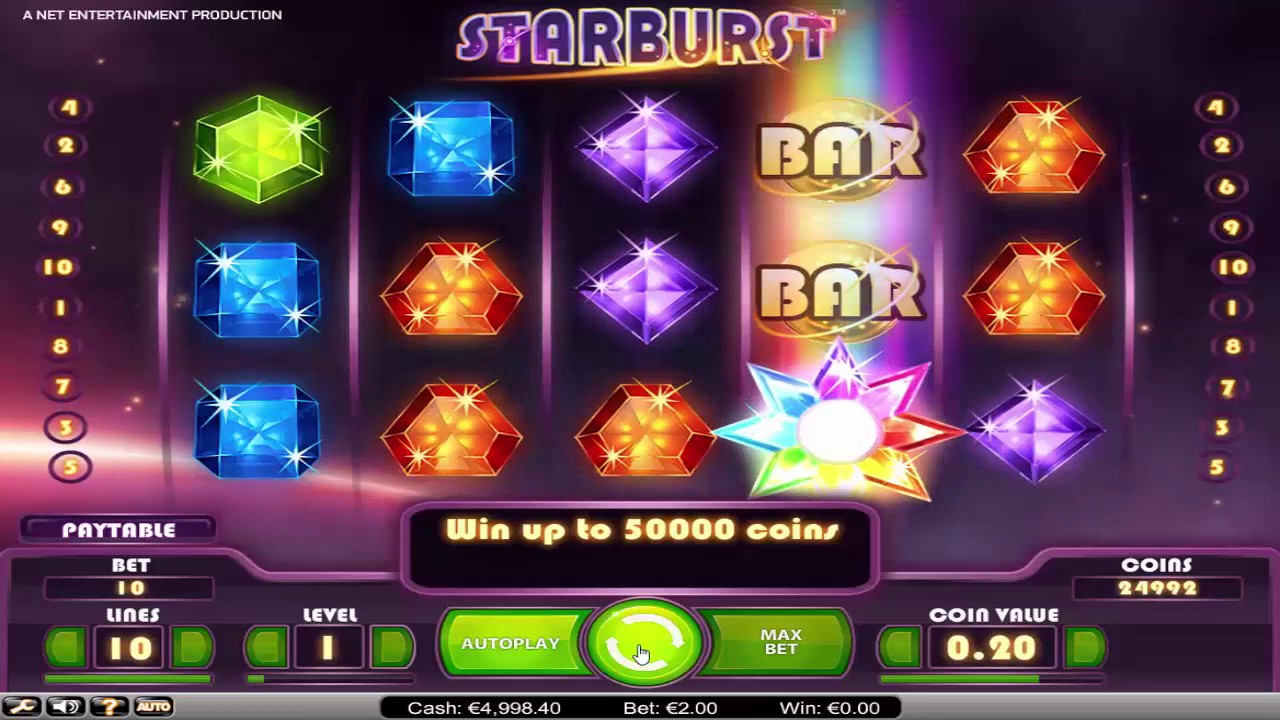Choose Max Bet
This screenshot has height=720, width=1280.
[x=780, y=642]
